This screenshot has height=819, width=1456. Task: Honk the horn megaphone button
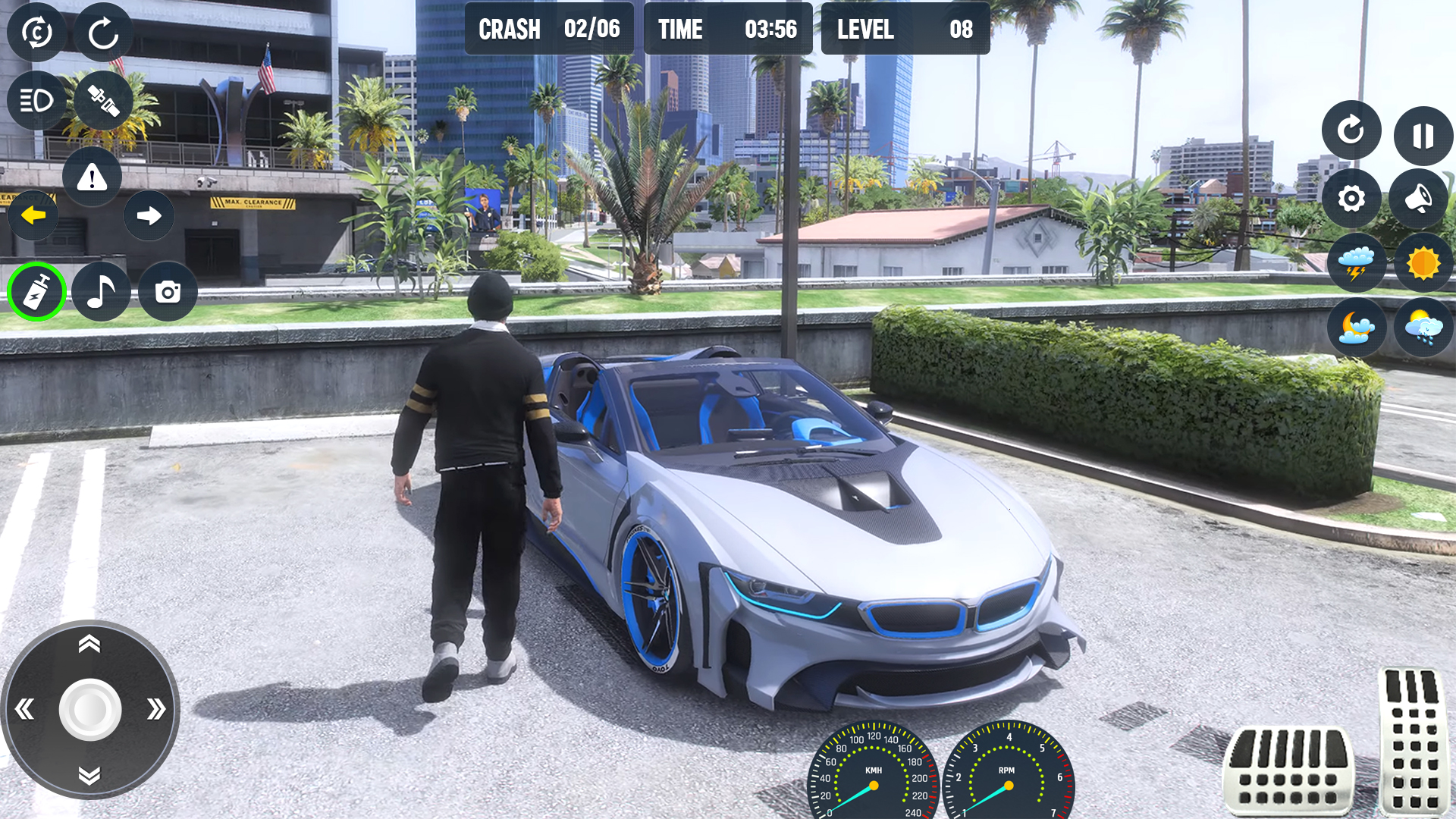point(1418,199)
